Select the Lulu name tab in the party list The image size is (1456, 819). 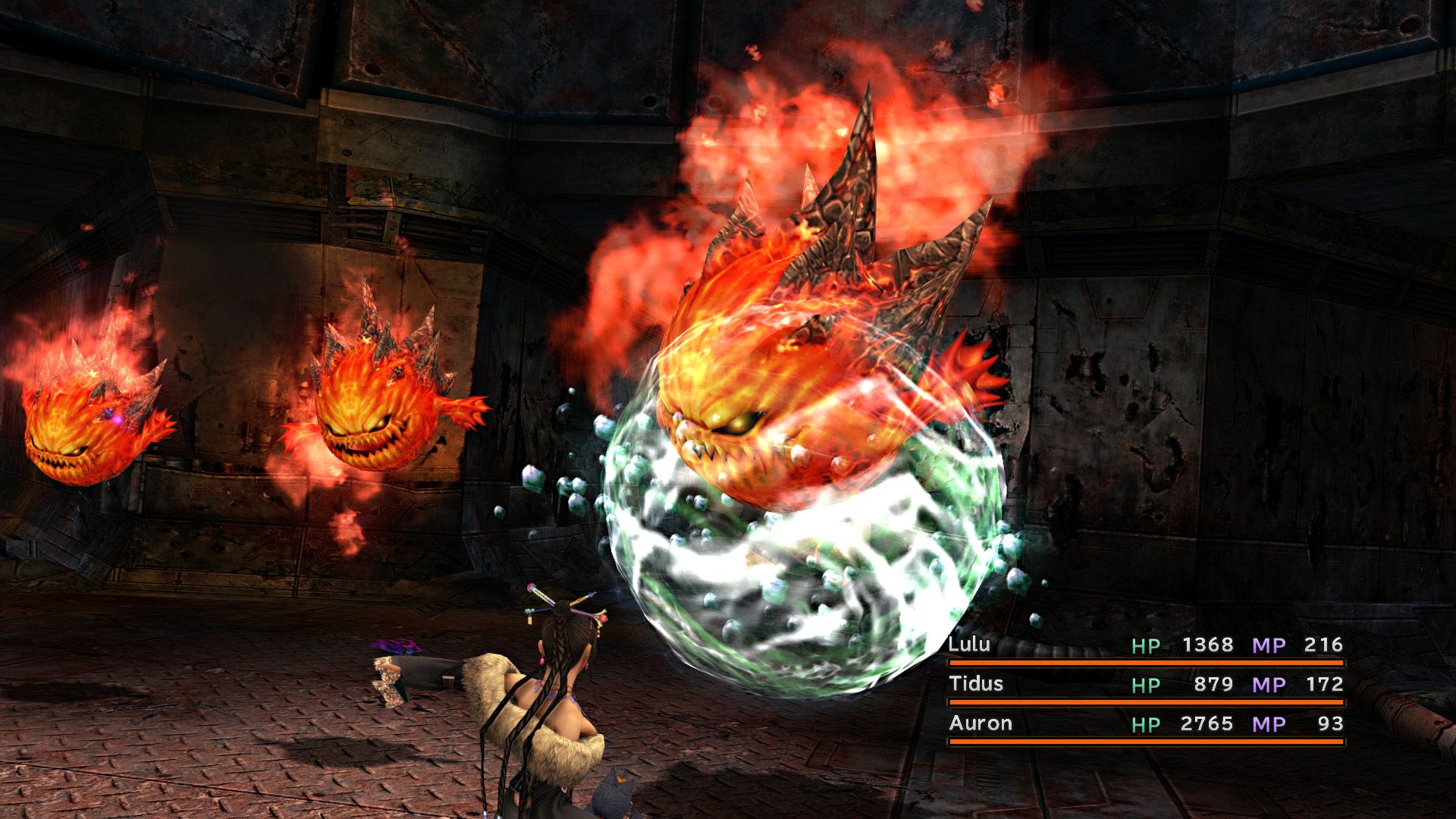(x=969, y=646)
